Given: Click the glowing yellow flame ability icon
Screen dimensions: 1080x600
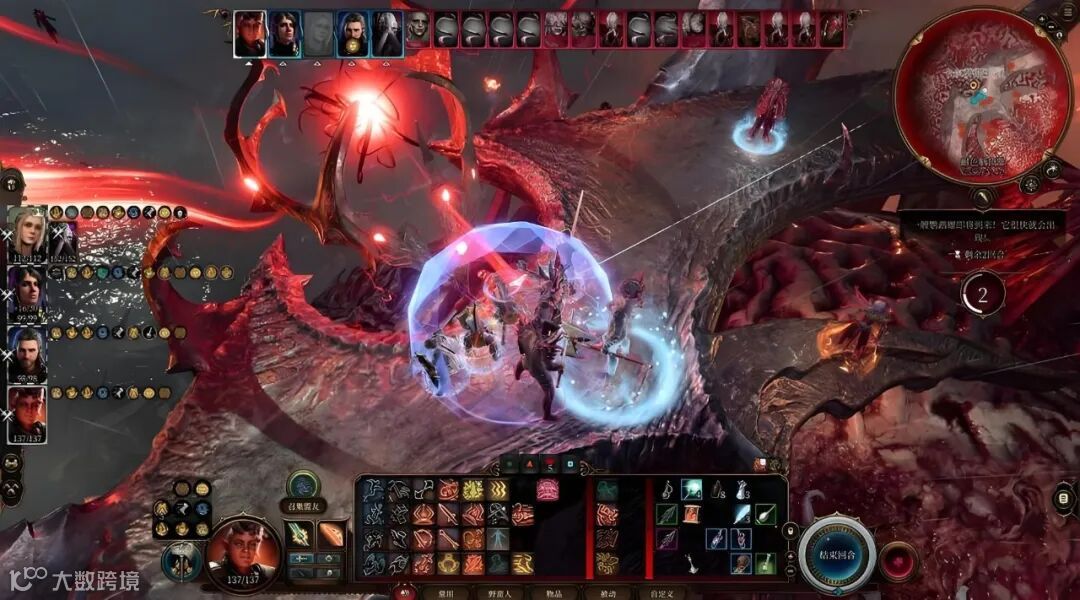Looking at the screenshot, I should pos(472,490).
